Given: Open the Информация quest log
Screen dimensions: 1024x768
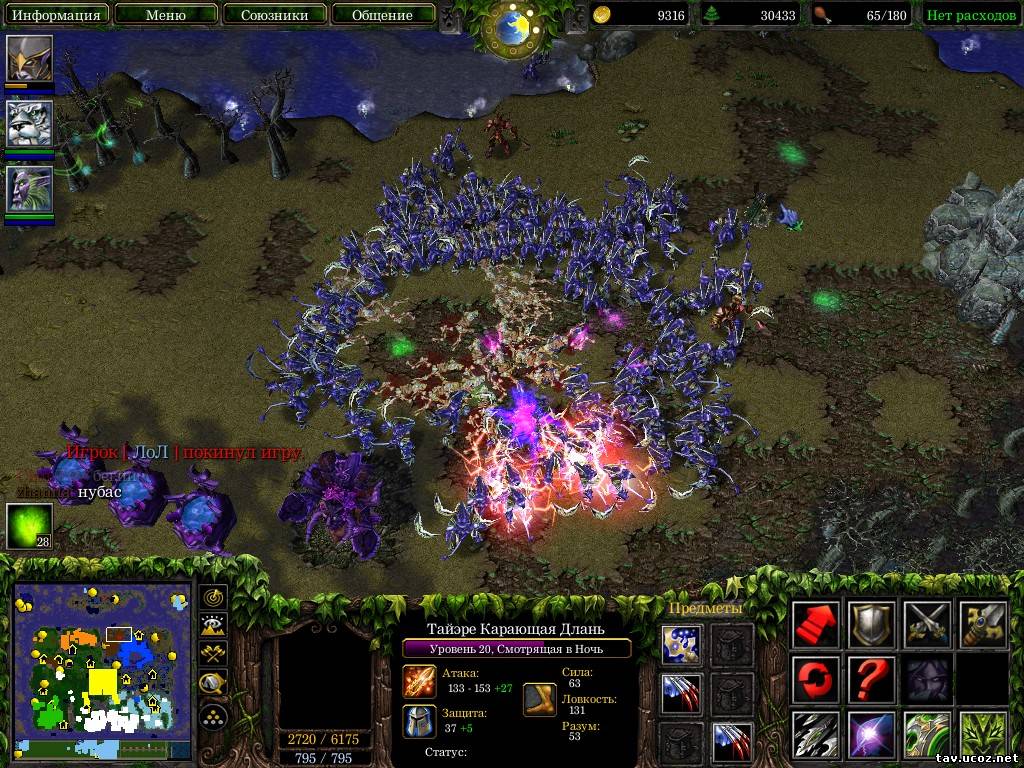Looking at the screenshot, I should [x=55, y=15].
